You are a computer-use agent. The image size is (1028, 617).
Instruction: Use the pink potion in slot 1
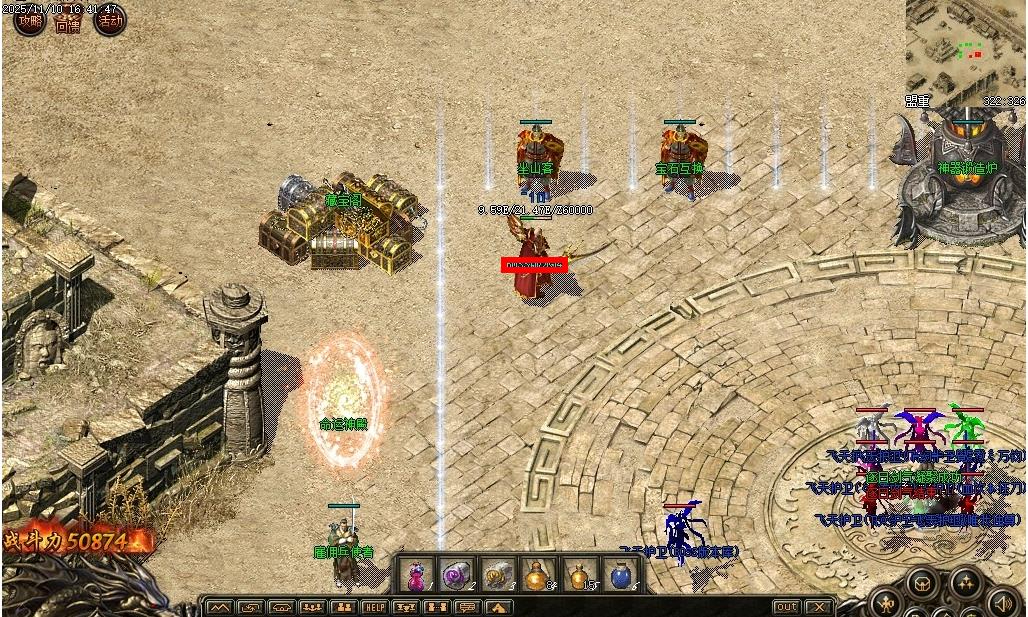(415, 575)
